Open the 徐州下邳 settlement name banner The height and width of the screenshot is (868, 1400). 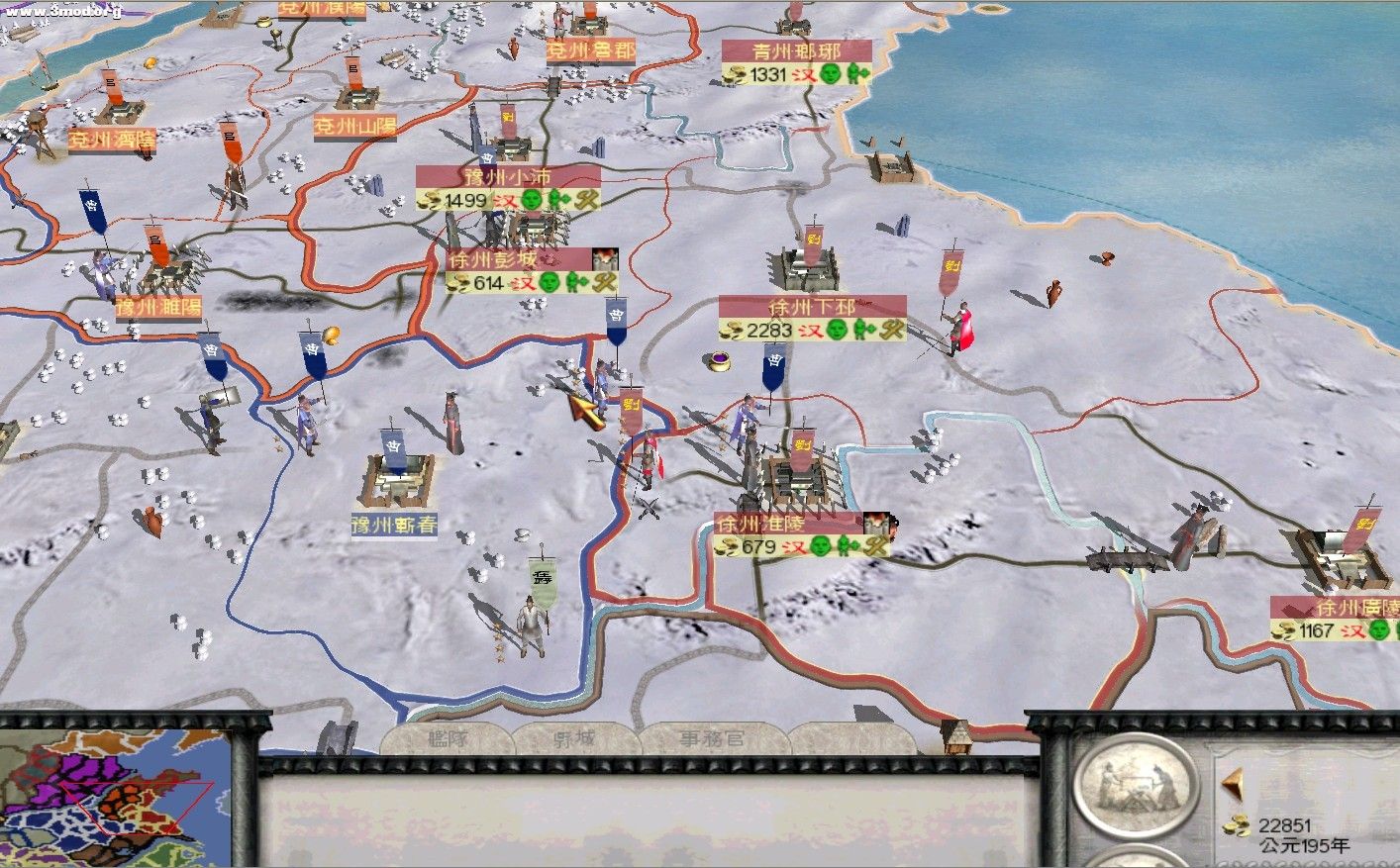coord(815,308)
